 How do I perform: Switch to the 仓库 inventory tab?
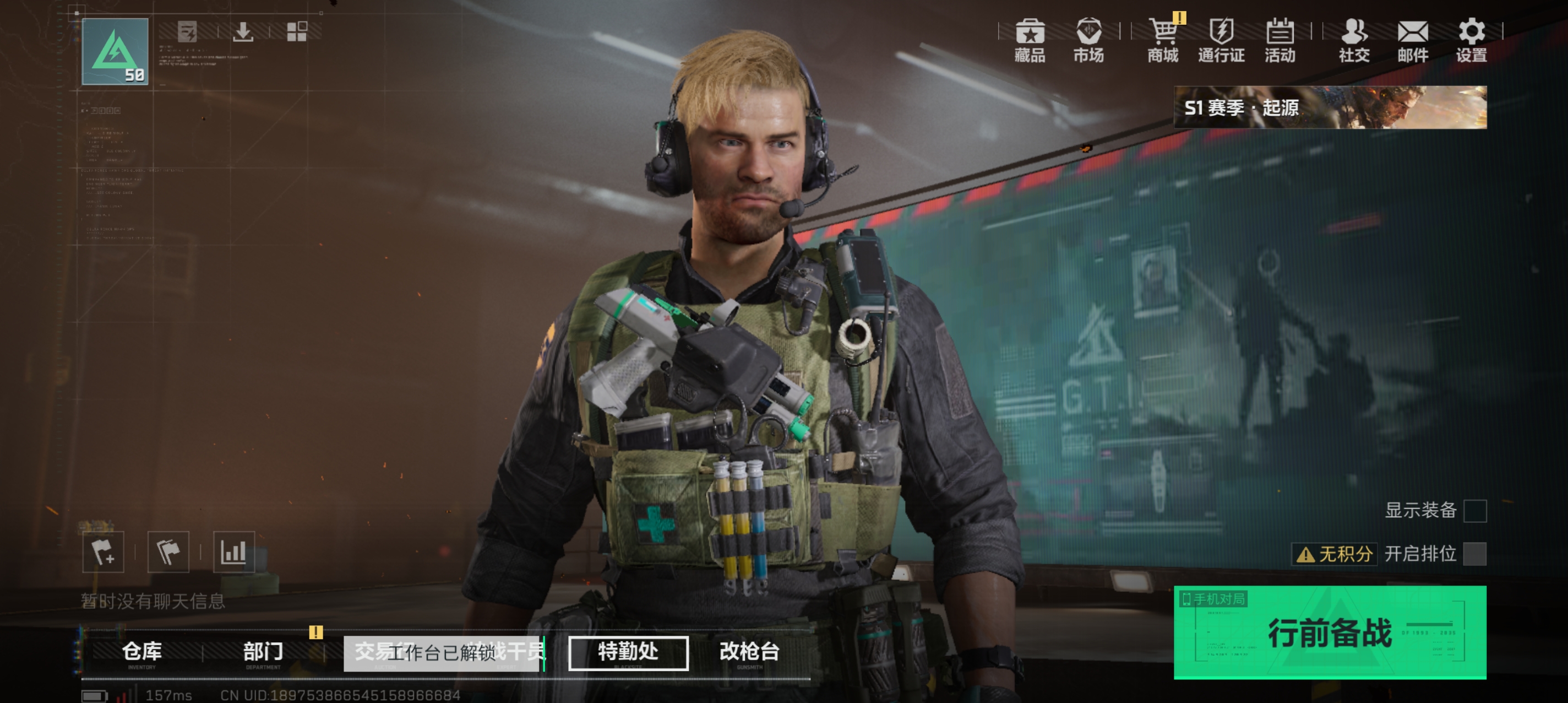(142, 652)
